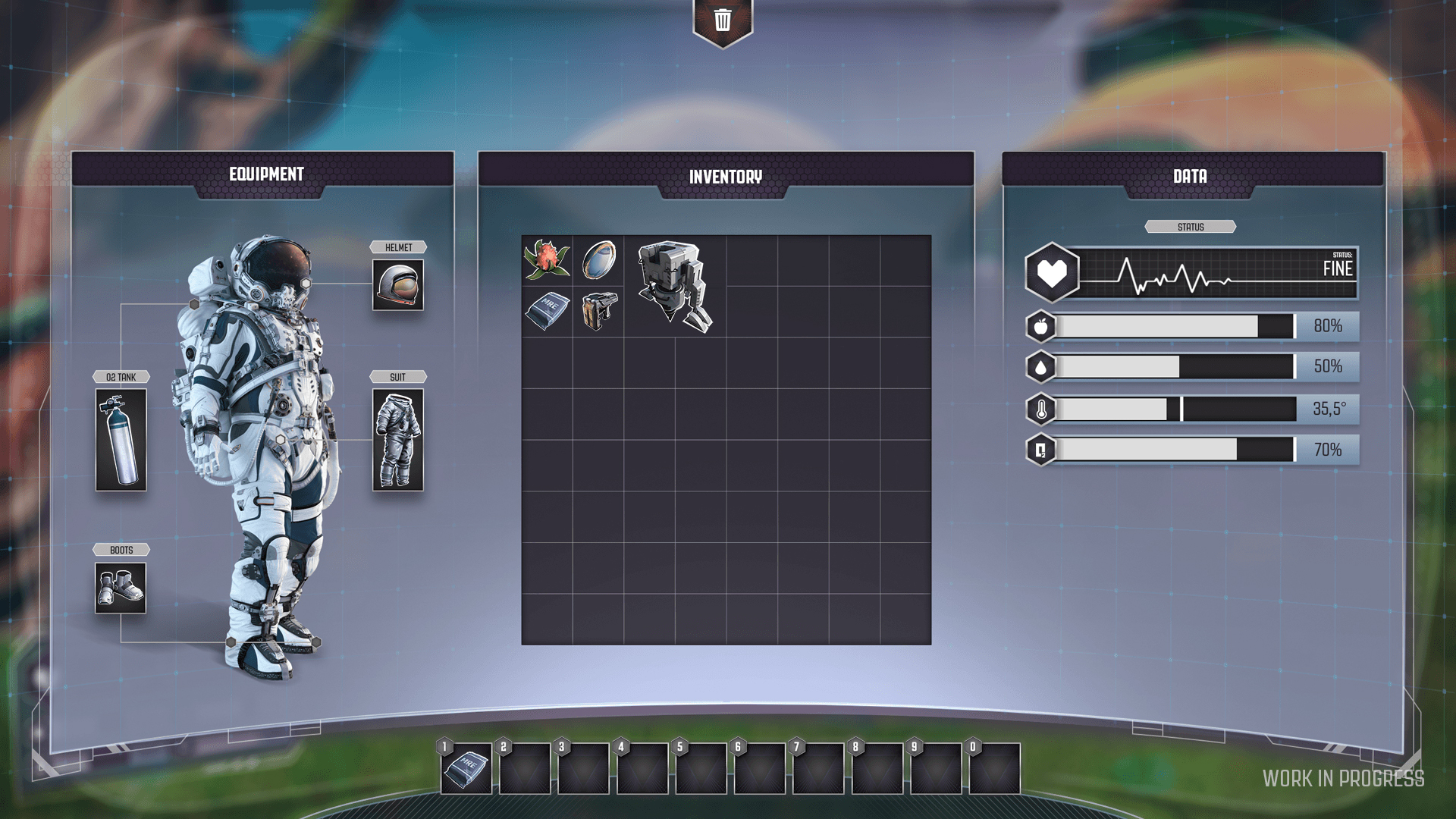The height and width of the screenshot is (819, 1456).
Task: Select the equipped helmet slot
Action: (x=398, y=285)
